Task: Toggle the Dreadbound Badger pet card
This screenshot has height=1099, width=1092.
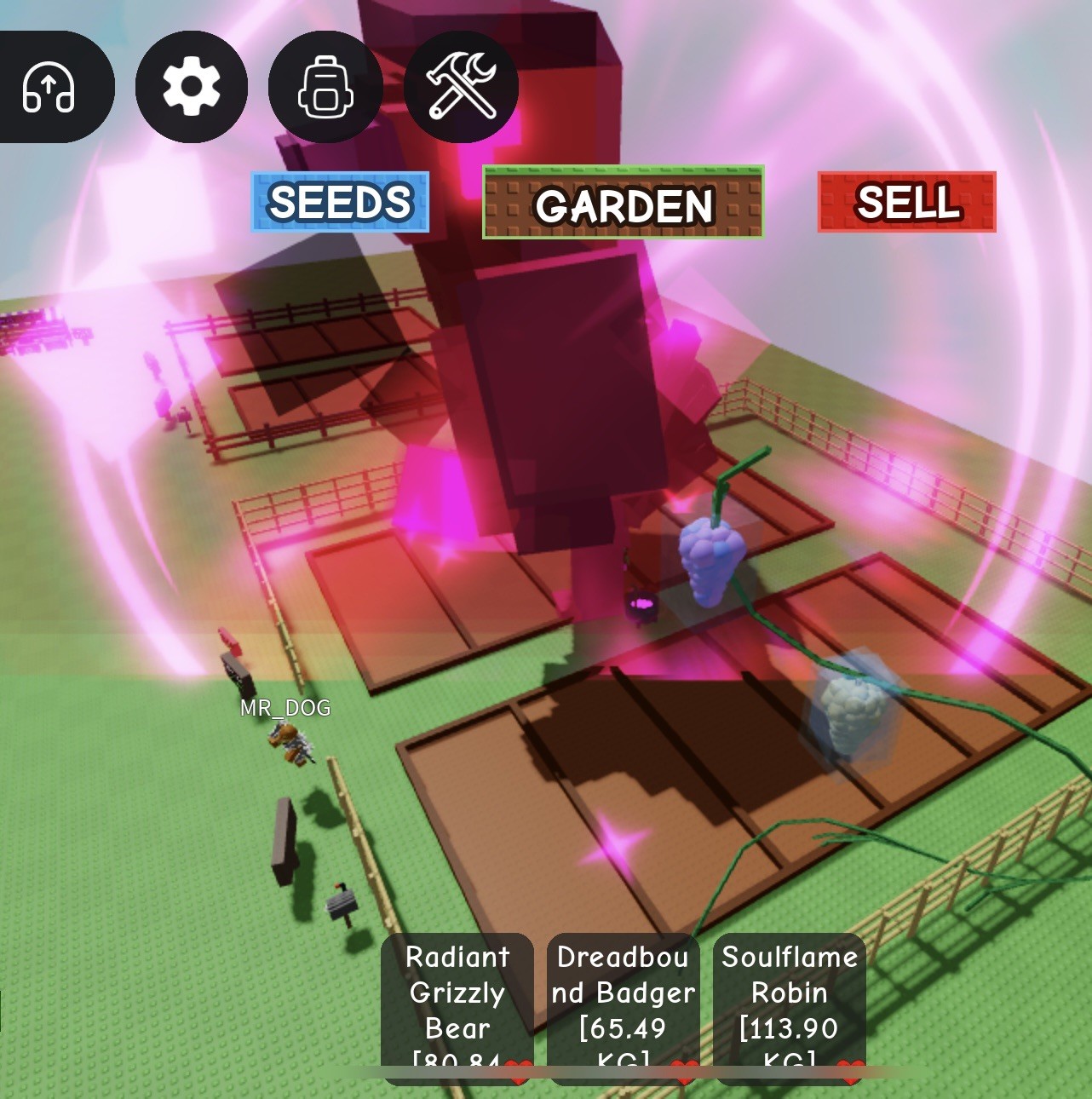Action: click(623, 993)
